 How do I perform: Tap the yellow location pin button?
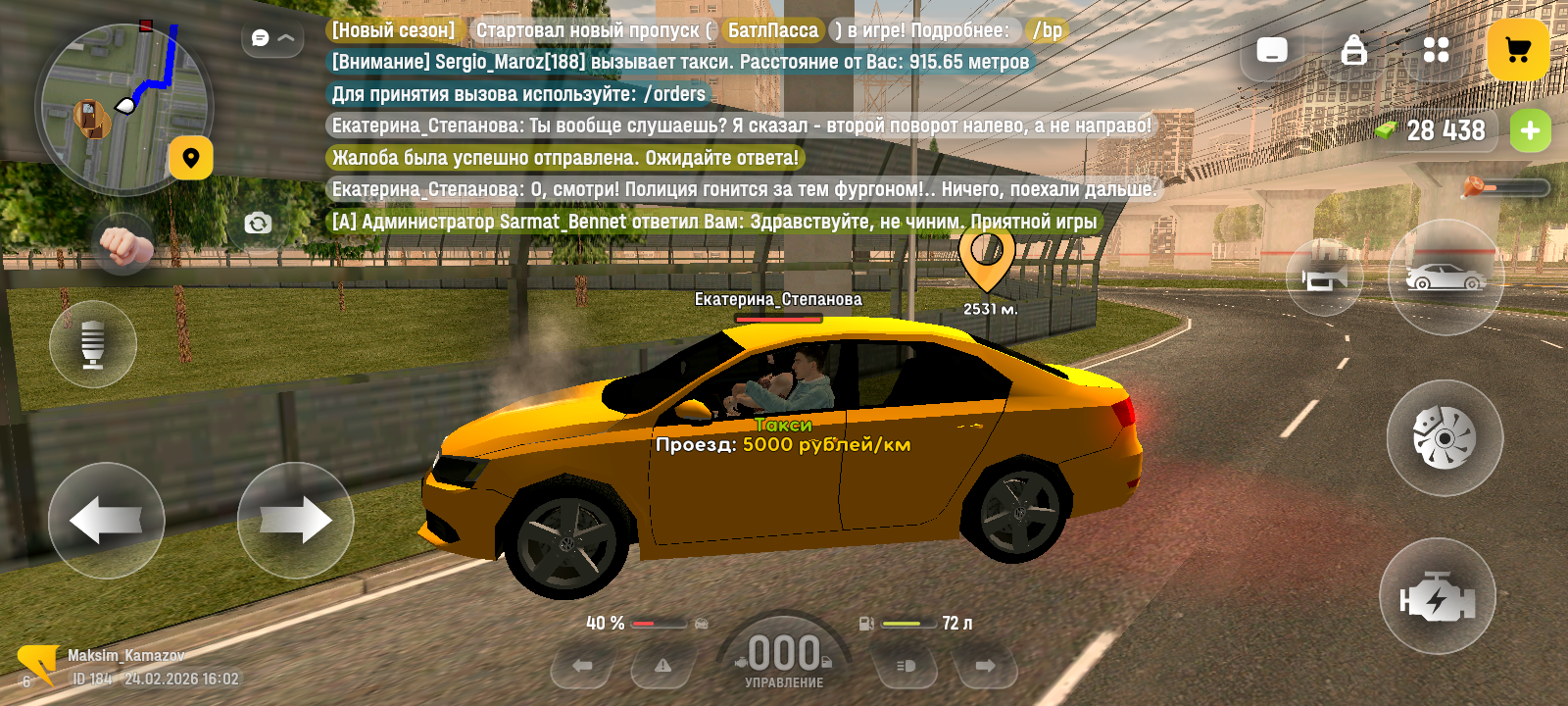(191, 158)
